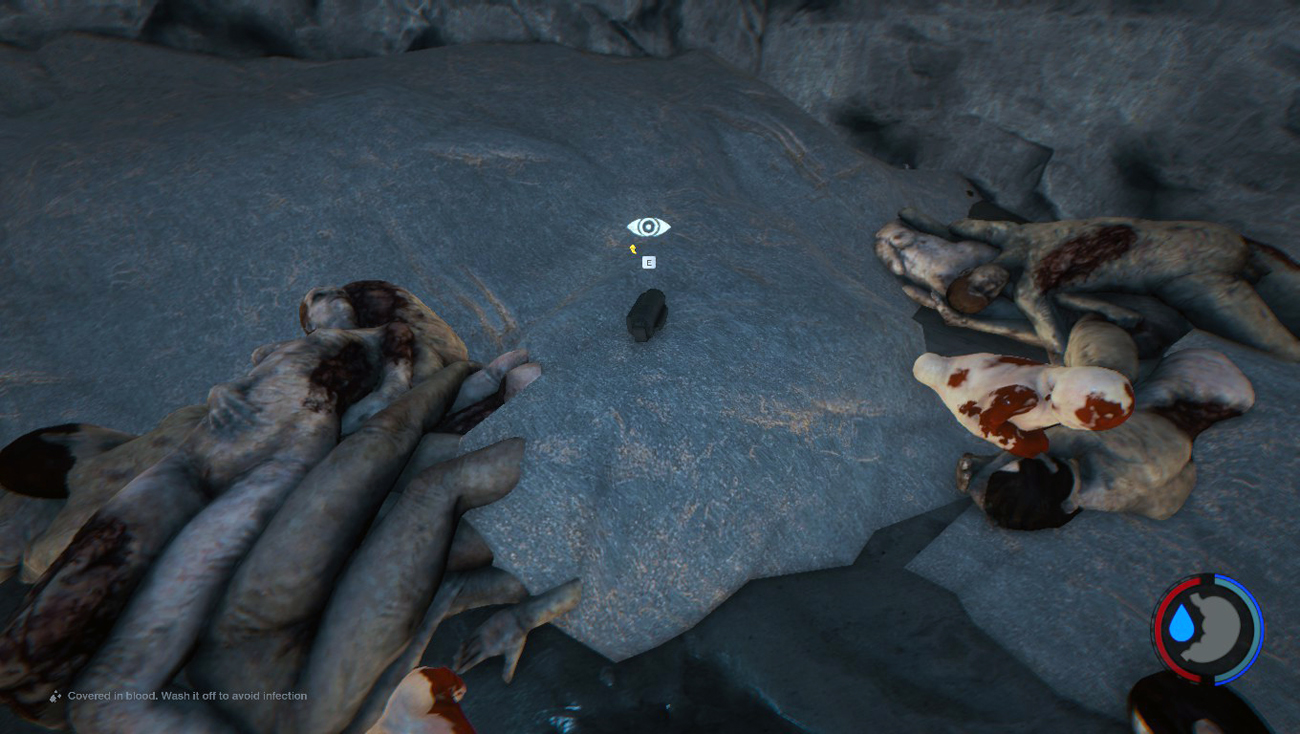
Task: Click the eye-shaped look icon
Action: click(648, 228)
